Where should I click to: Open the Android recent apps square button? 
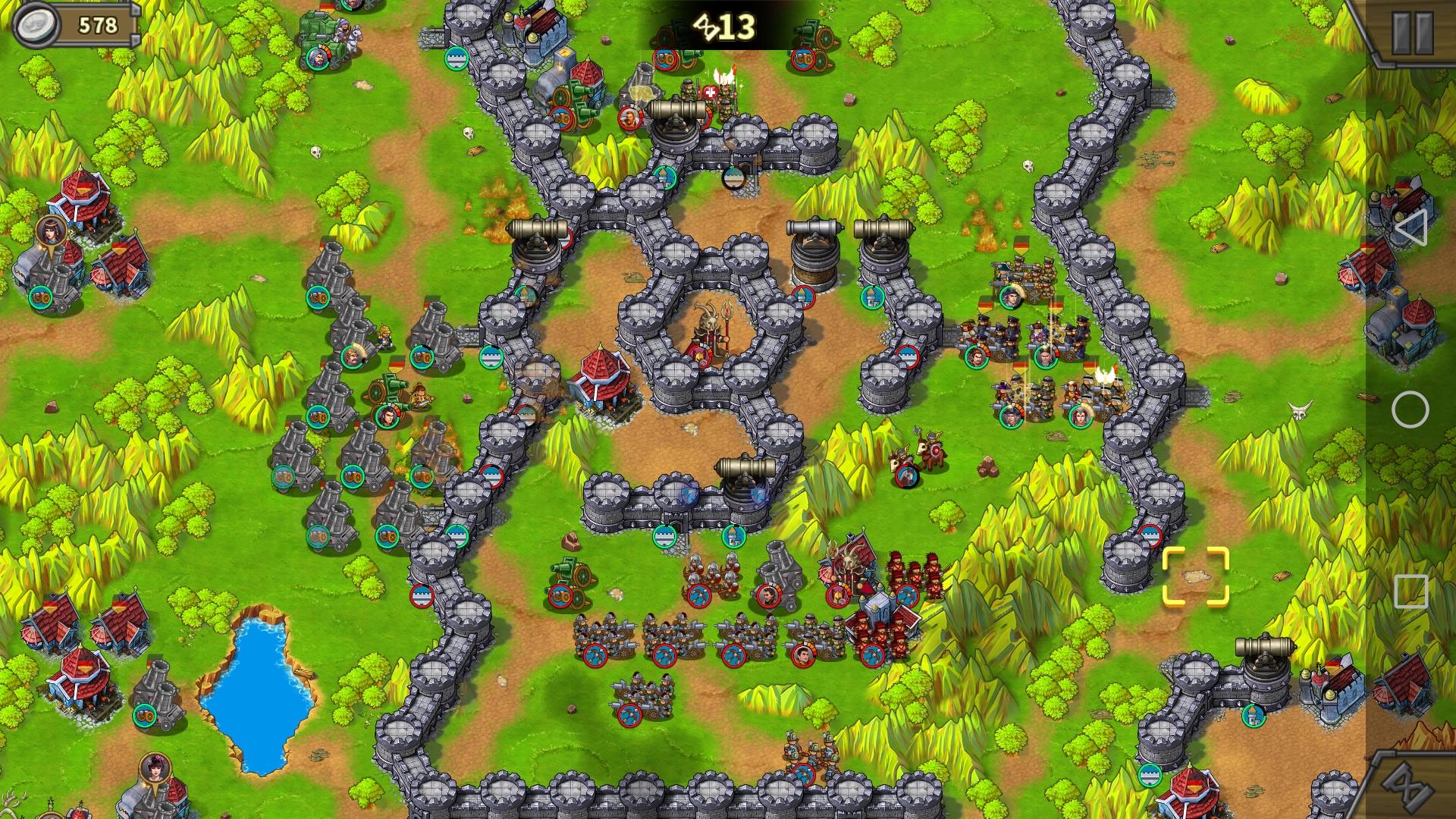(x=1410, y=591)
